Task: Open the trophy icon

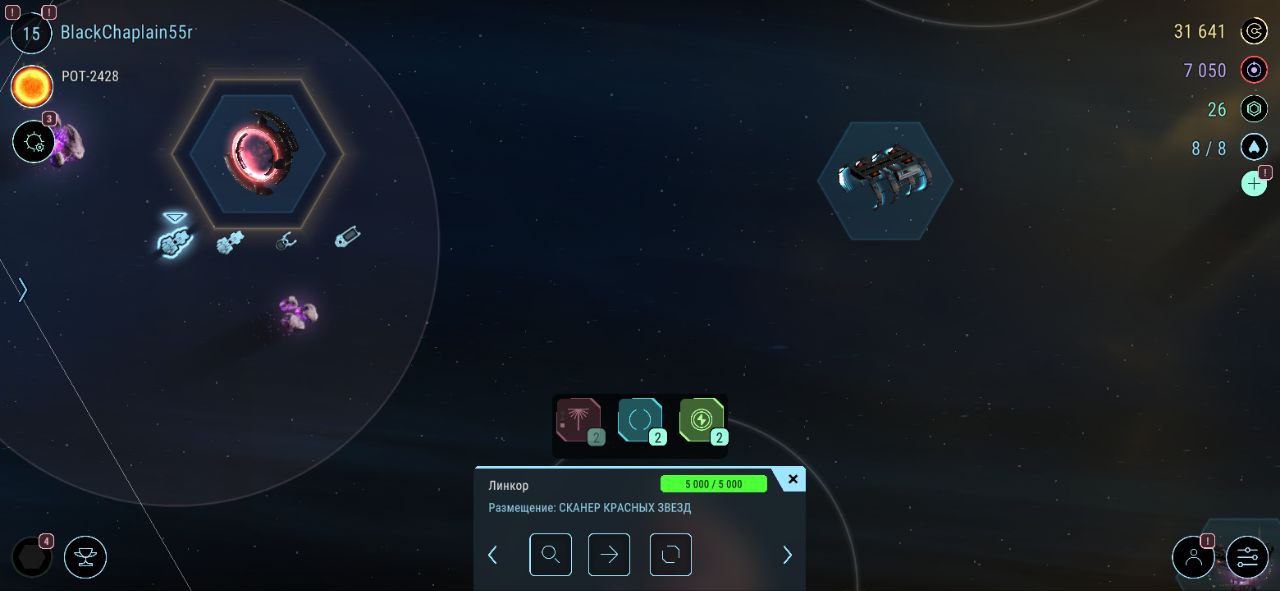Action: [85, 557]
